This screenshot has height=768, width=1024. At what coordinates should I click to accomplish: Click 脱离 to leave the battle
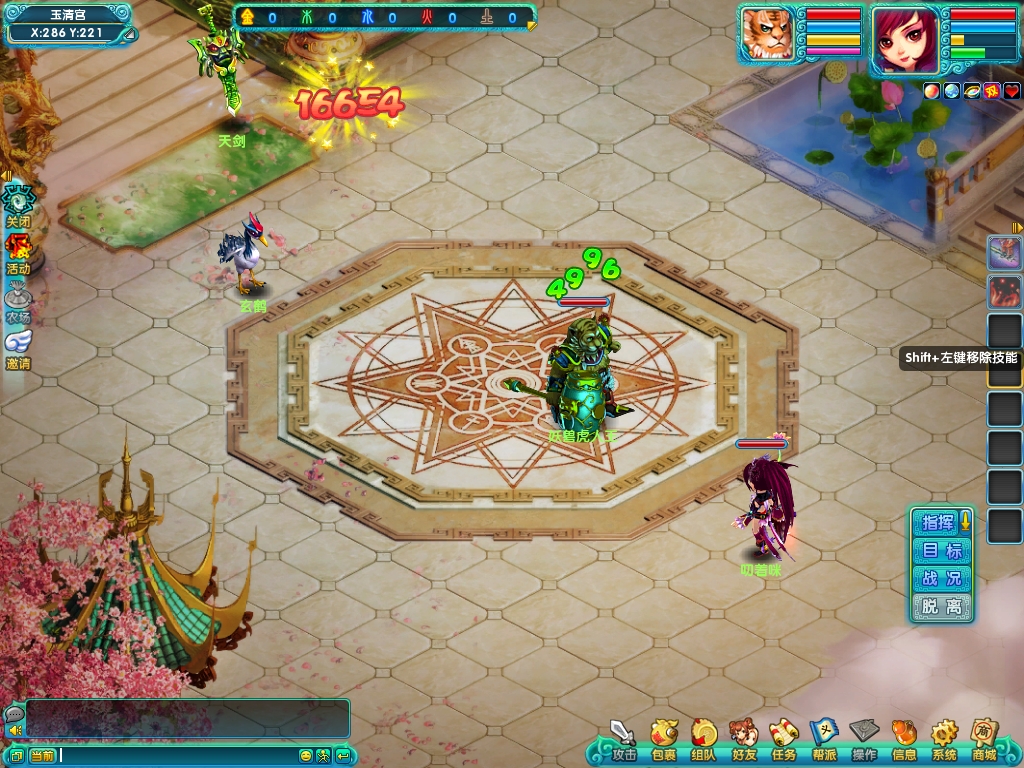click(941, 606)
